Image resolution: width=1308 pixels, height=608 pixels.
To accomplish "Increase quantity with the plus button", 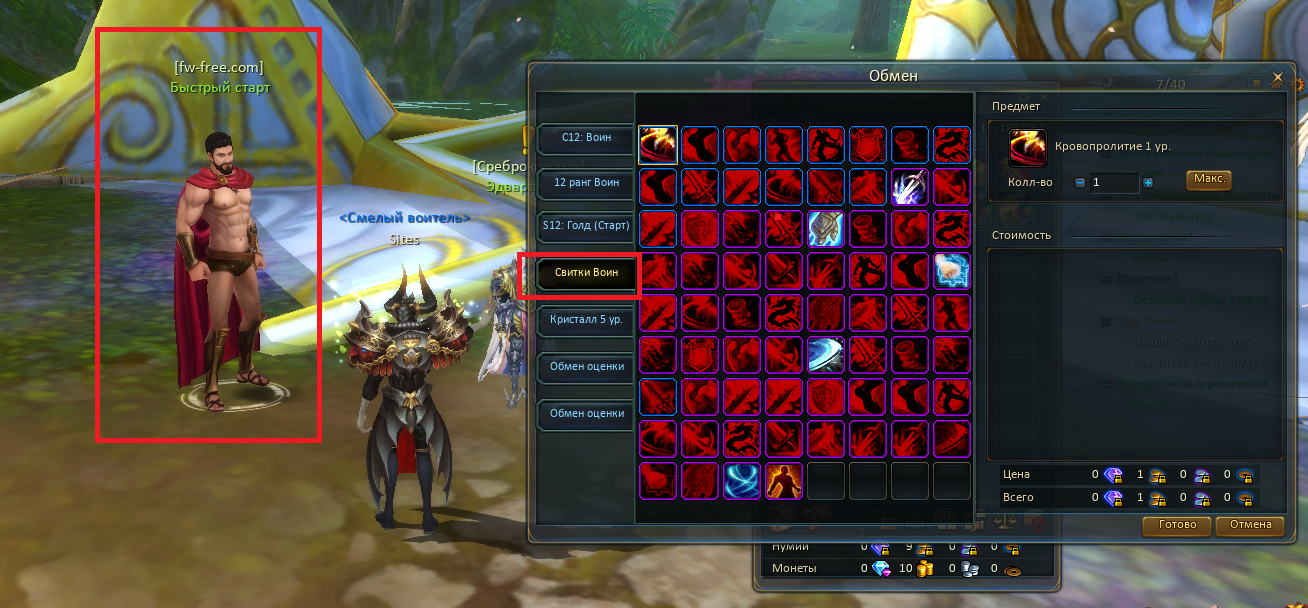I will (x=1148, y=183).
